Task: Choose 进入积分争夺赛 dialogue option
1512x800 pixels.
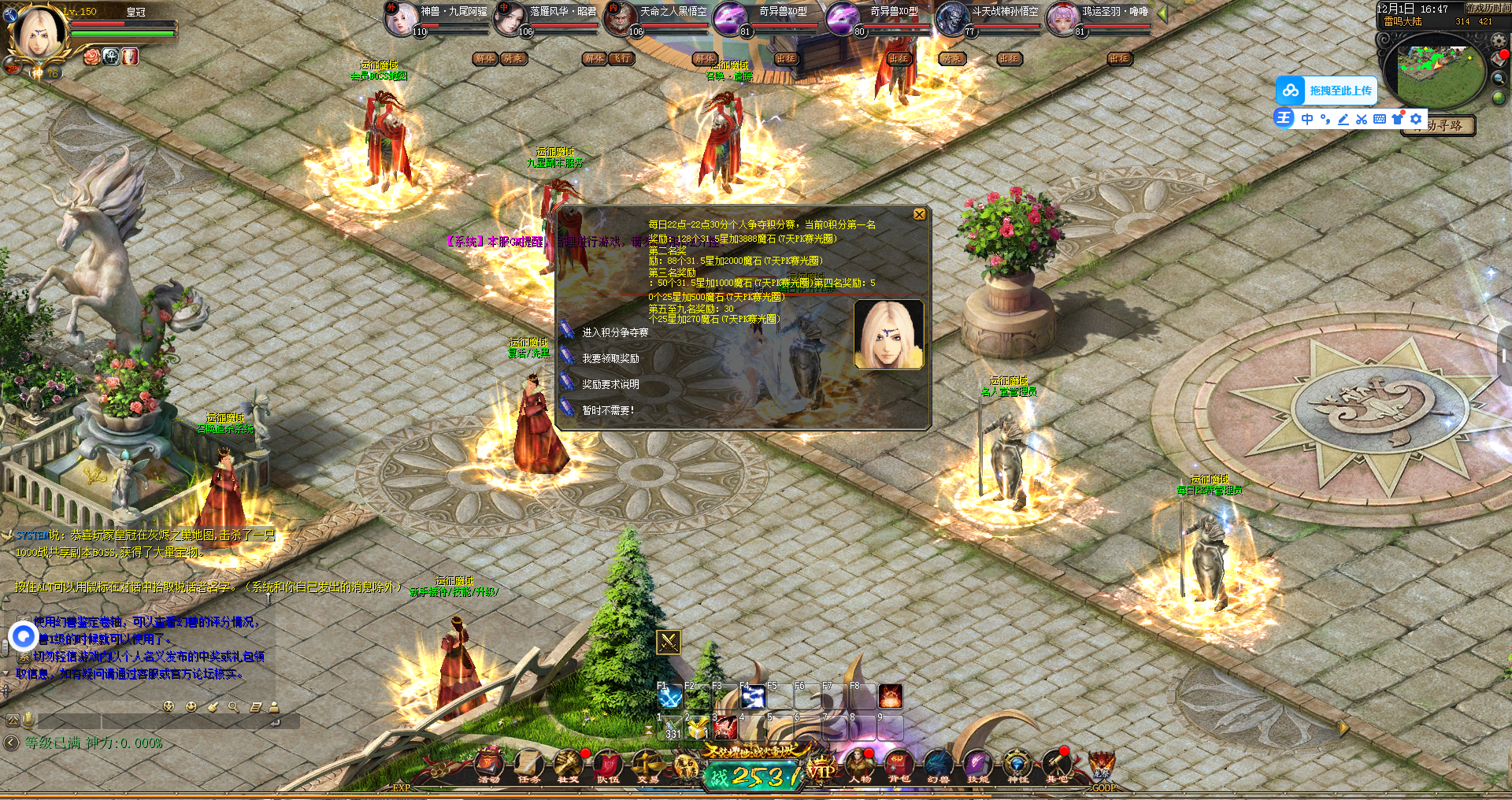Action: [614, 333]
